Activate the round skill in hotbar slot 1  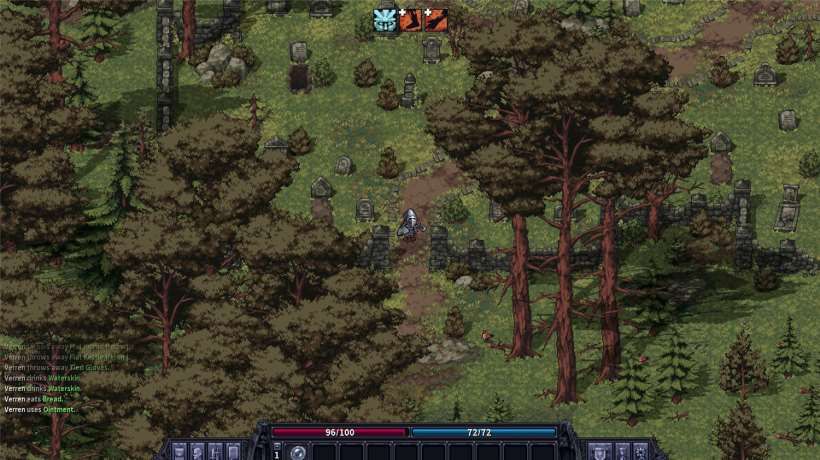click(298, 453)
